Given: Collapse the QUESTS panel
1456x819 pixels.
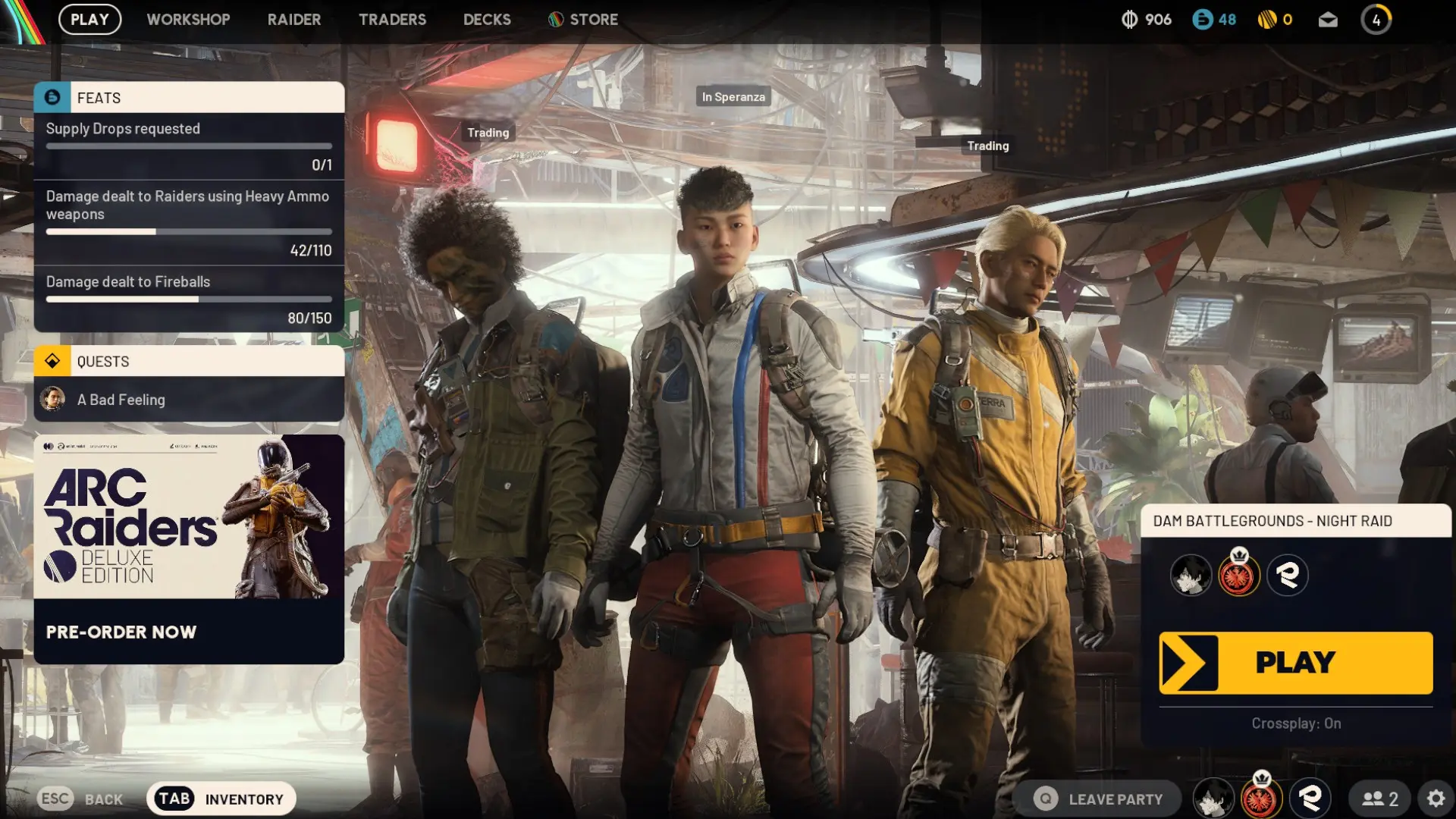Looking at the screenshot, I should click(188, 361).
